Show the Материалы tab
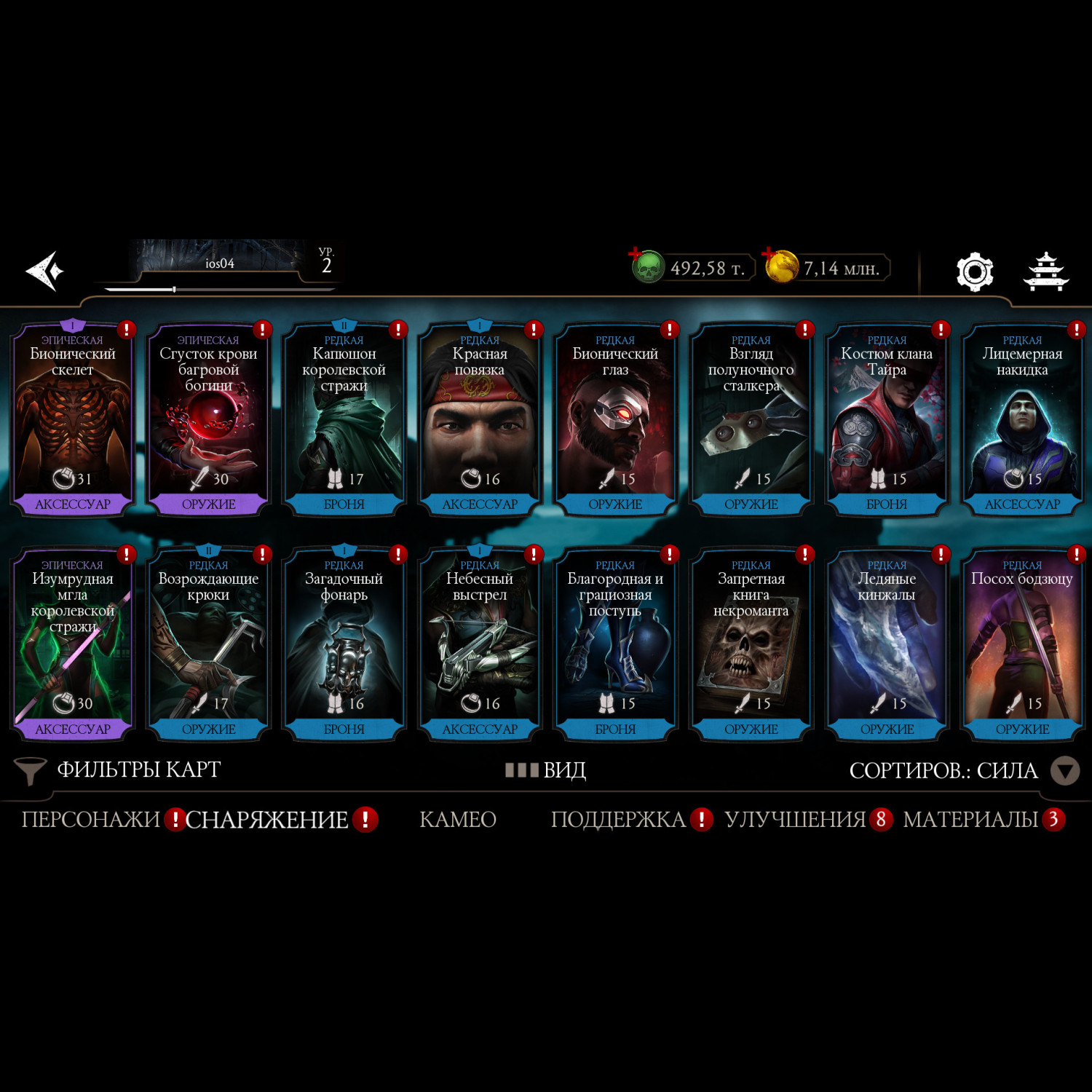 click(970, 820)
